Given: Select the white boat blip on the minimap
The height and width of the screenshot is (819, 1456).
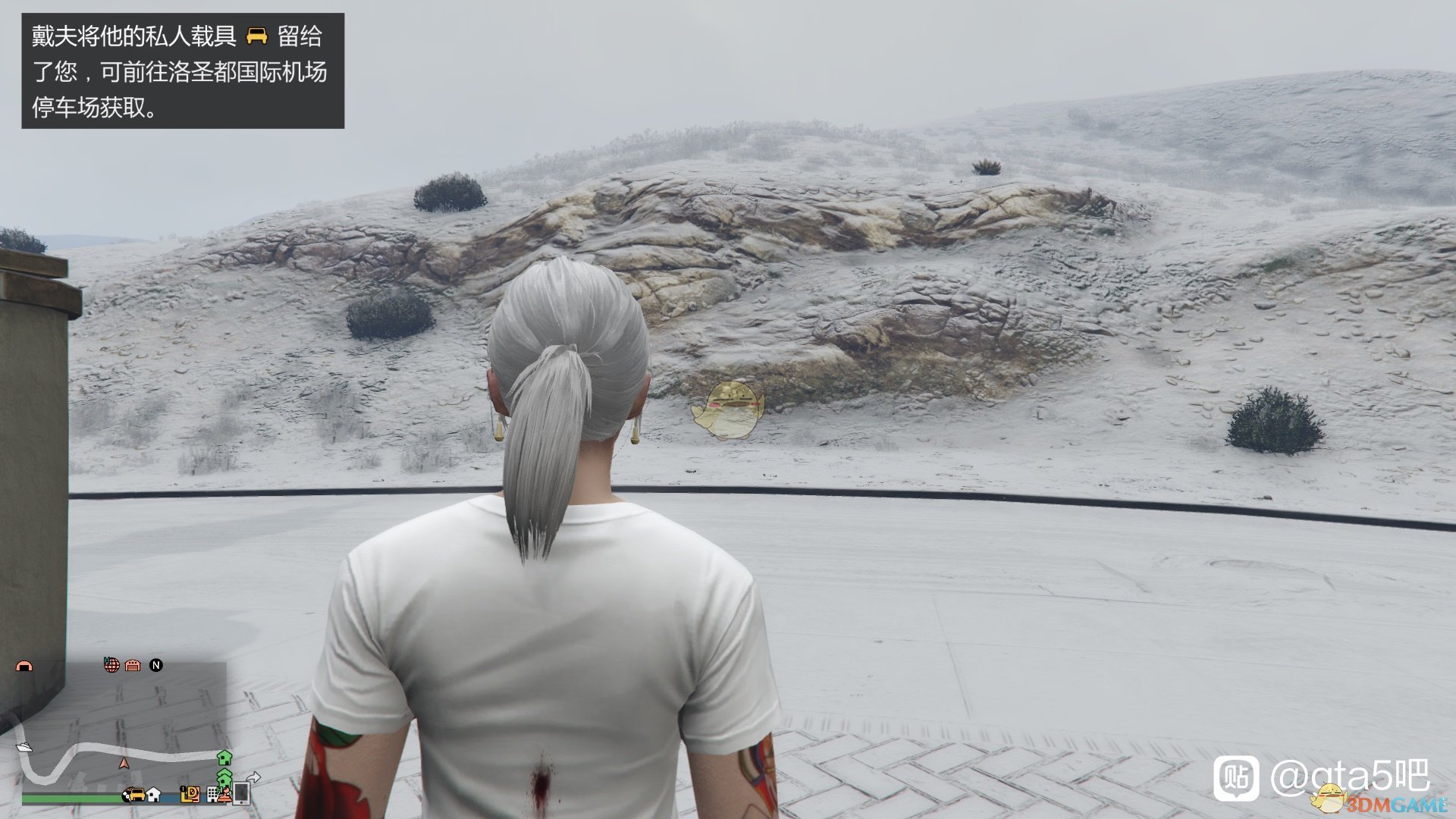Looking at the screenshot, I should (x=25, y=747).
